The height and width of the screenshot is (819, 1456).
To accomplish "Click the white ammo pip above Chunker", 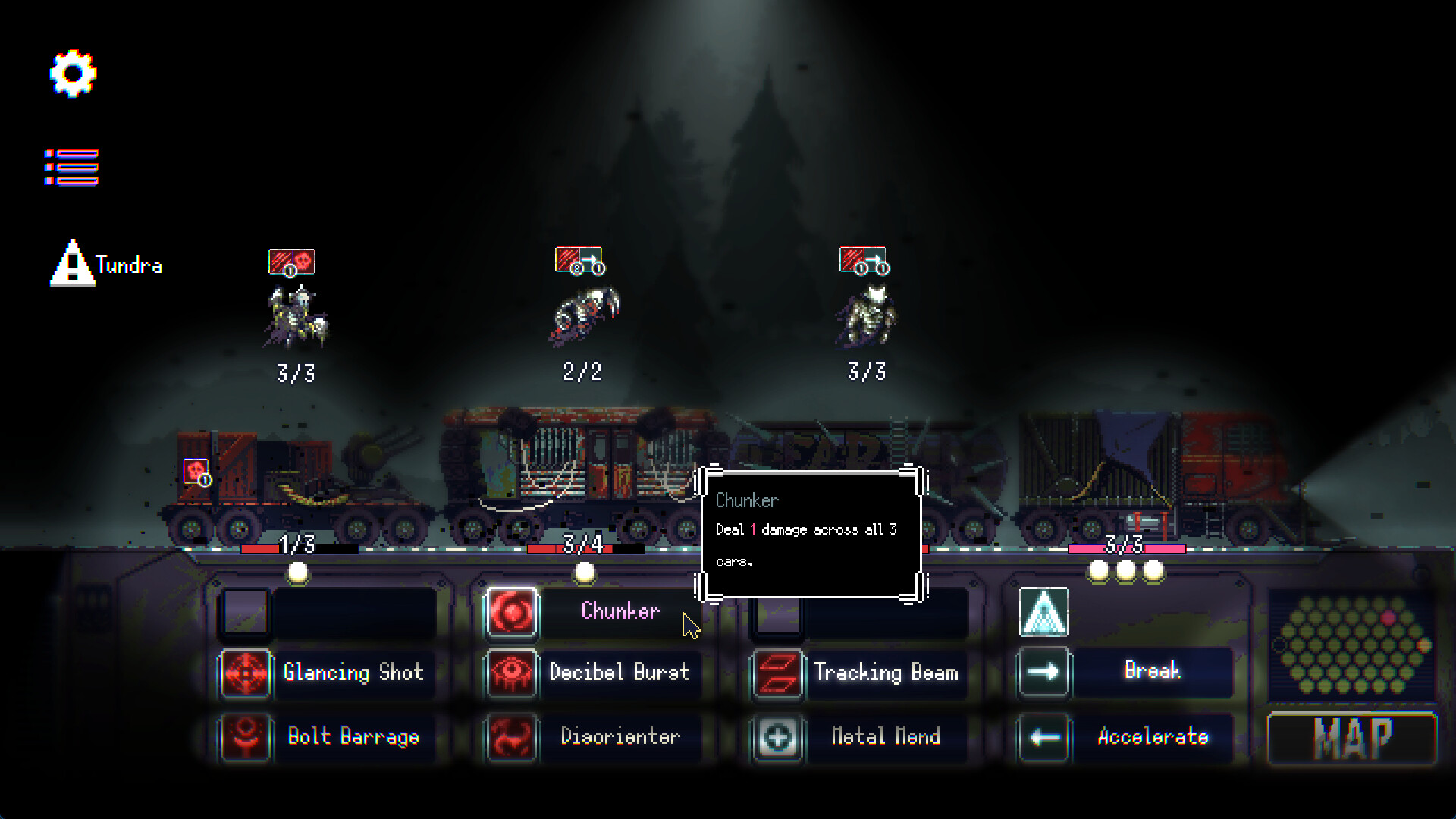I will point(585,574).
